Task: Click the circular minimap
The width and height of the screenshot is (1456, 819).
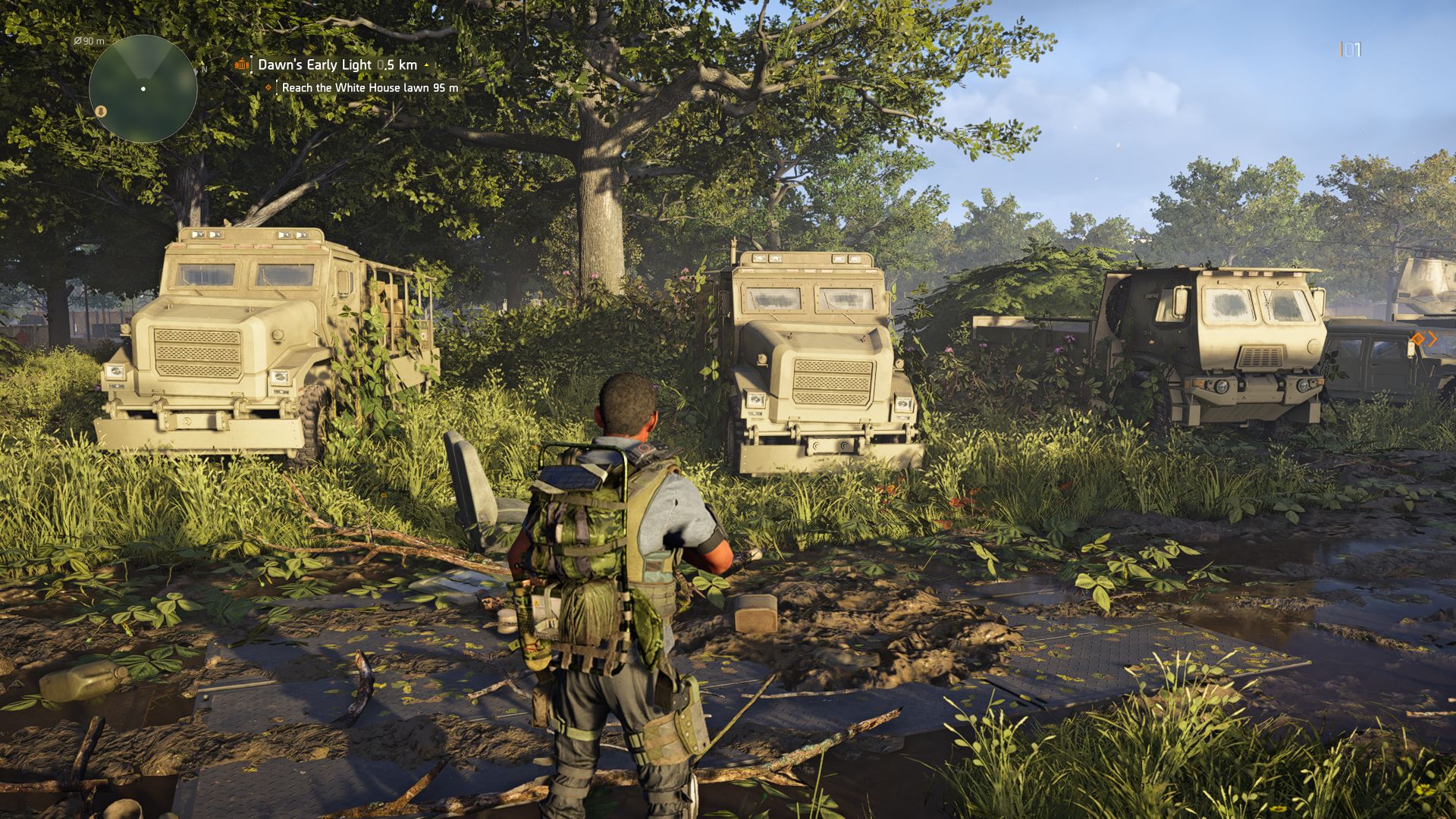Action: pyautogui.click(x=143, y=89)
